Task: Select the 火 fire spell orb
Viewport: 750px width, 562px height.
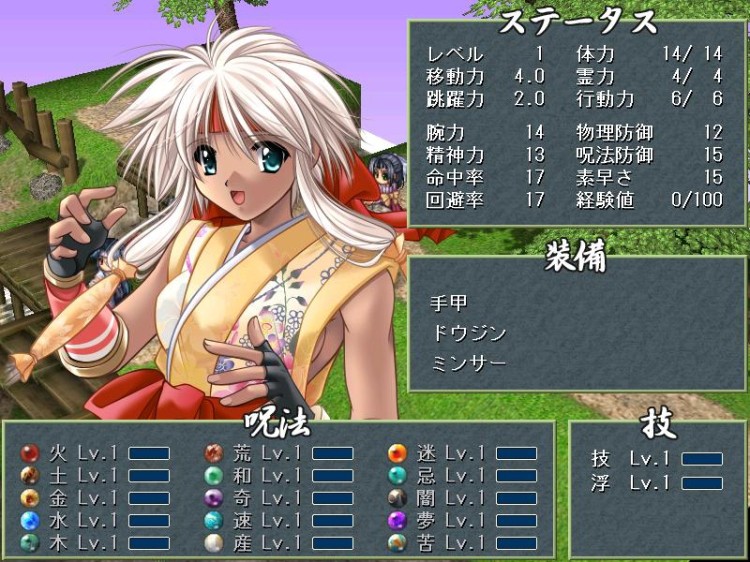Action: (30, 453)
